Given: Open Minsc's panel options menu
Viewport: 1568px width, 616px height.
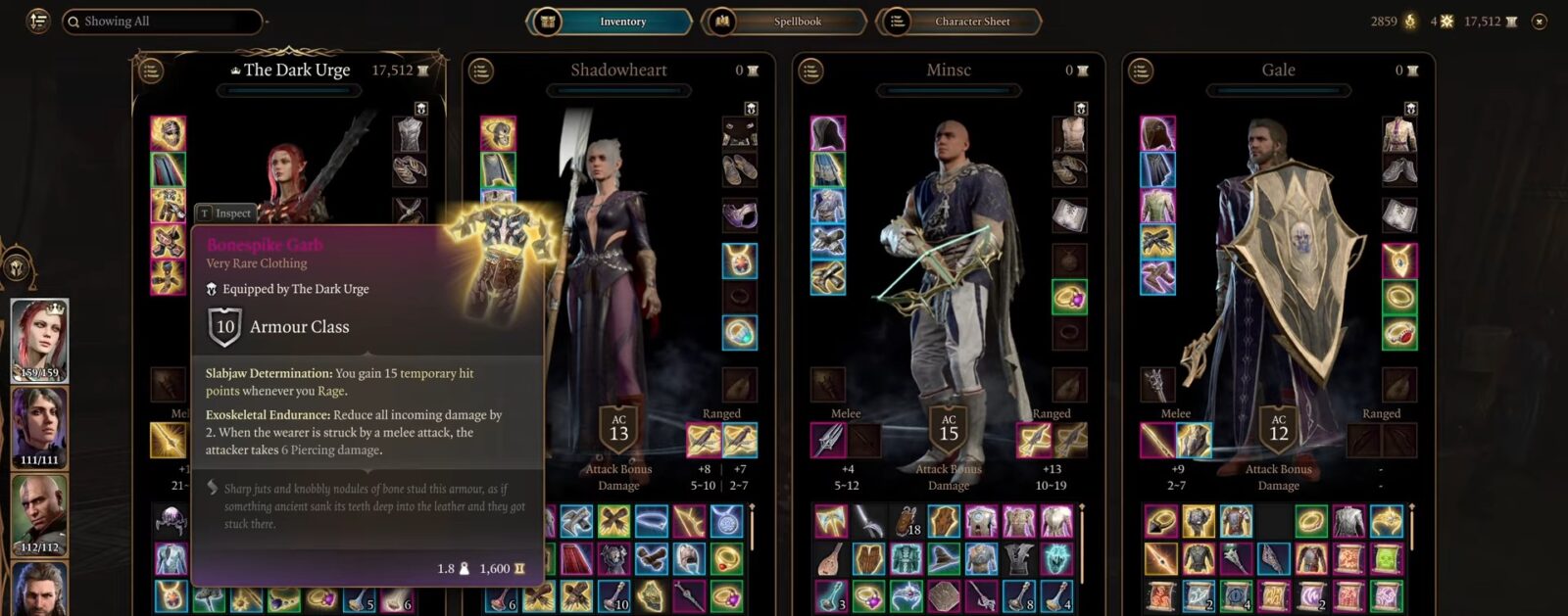Looking at the screenshot, I should tap(810, 71).
